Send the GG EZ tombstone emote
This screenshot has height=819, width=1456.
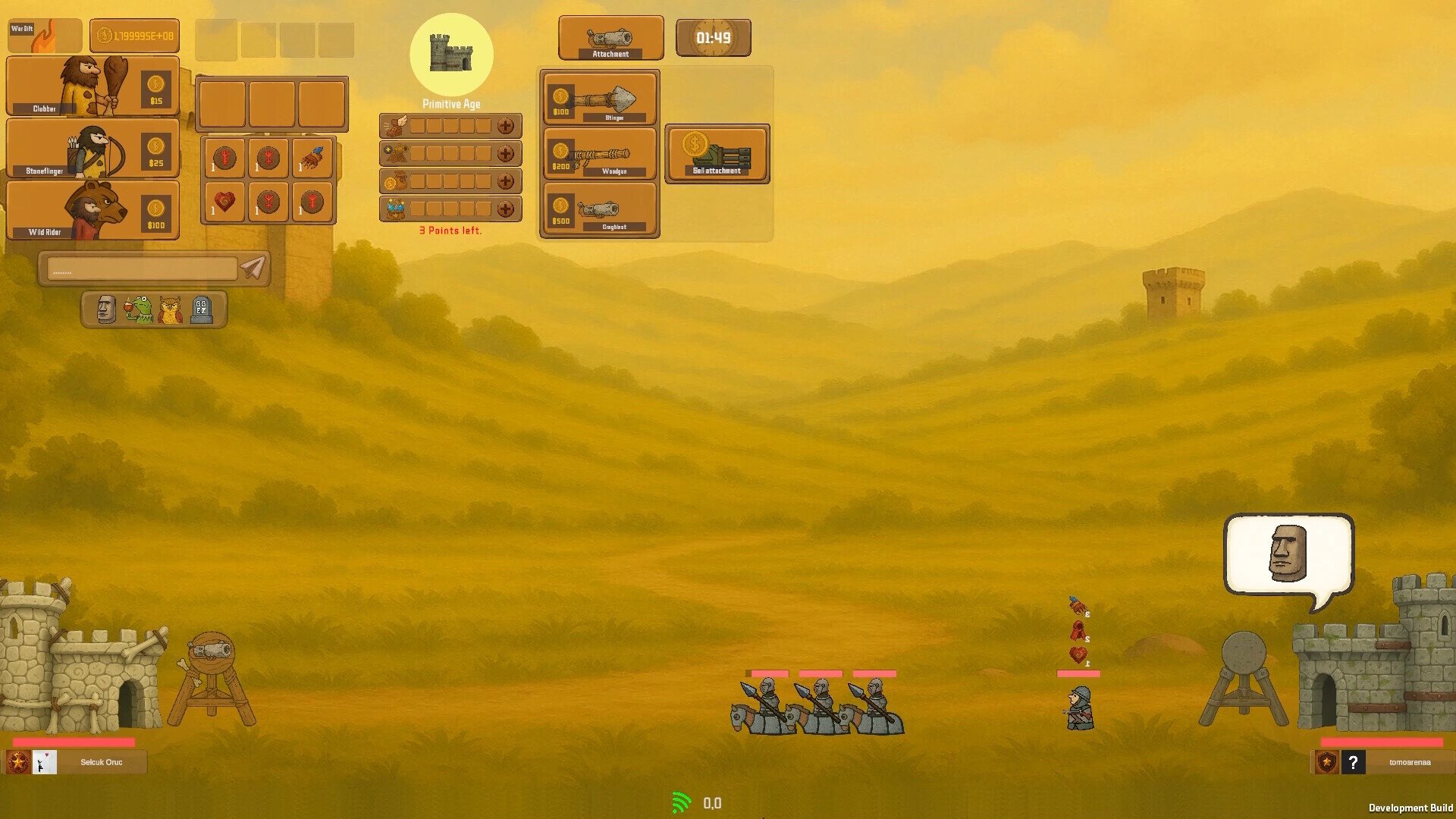coord(201,309)
